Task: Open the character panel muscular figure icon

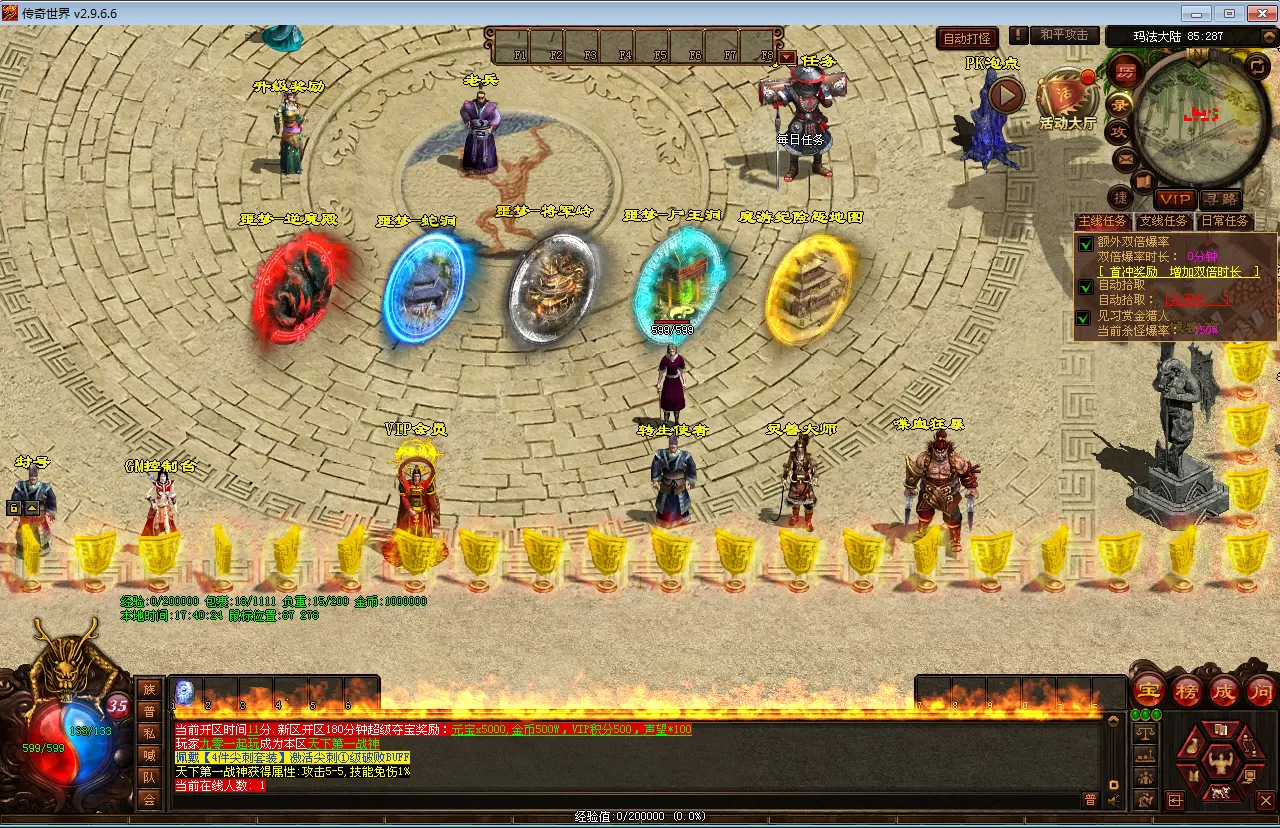Action: click(x=1219, y=763)
